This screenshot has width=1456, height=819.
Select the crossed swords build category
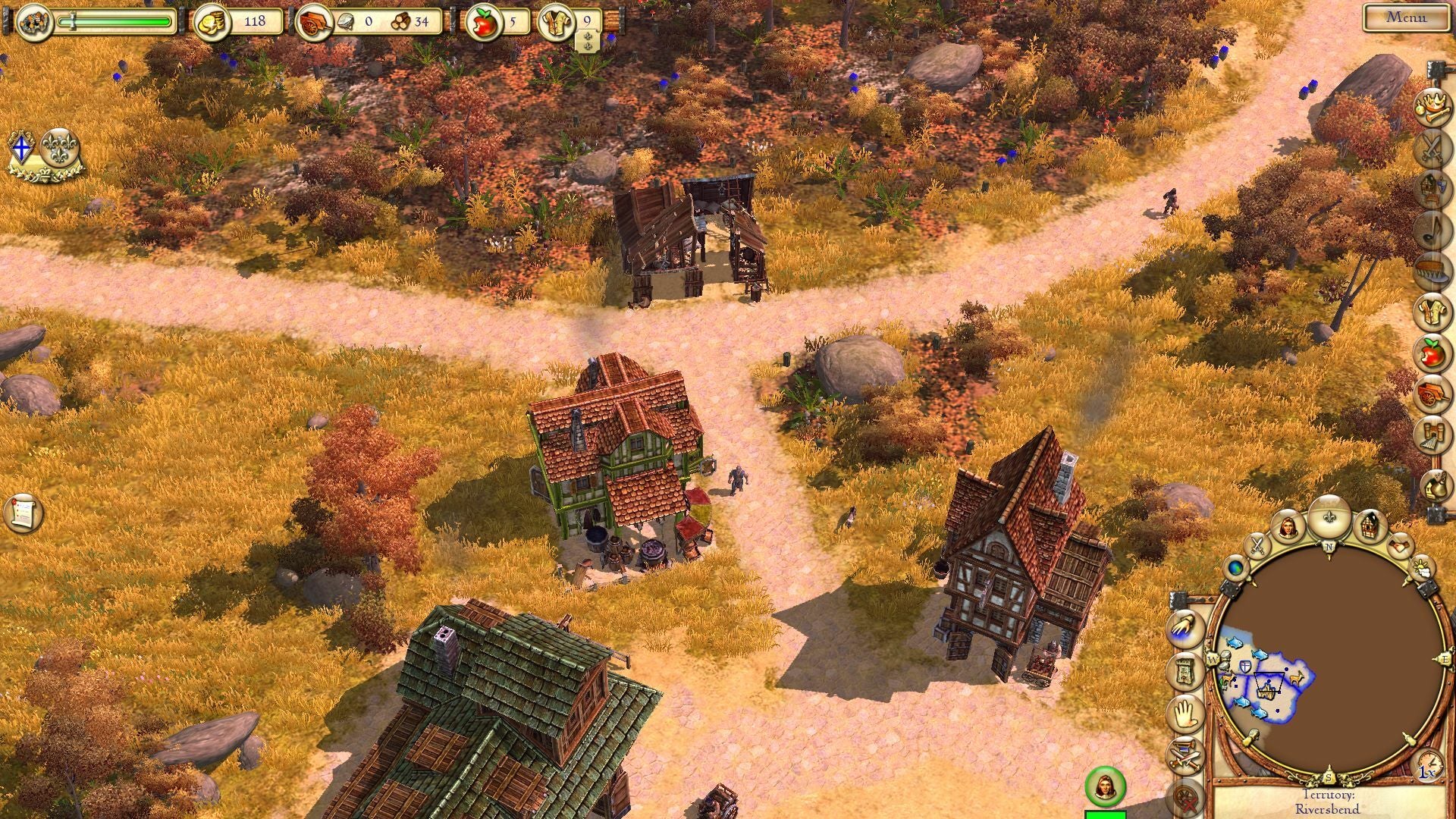coord(1430,148)
